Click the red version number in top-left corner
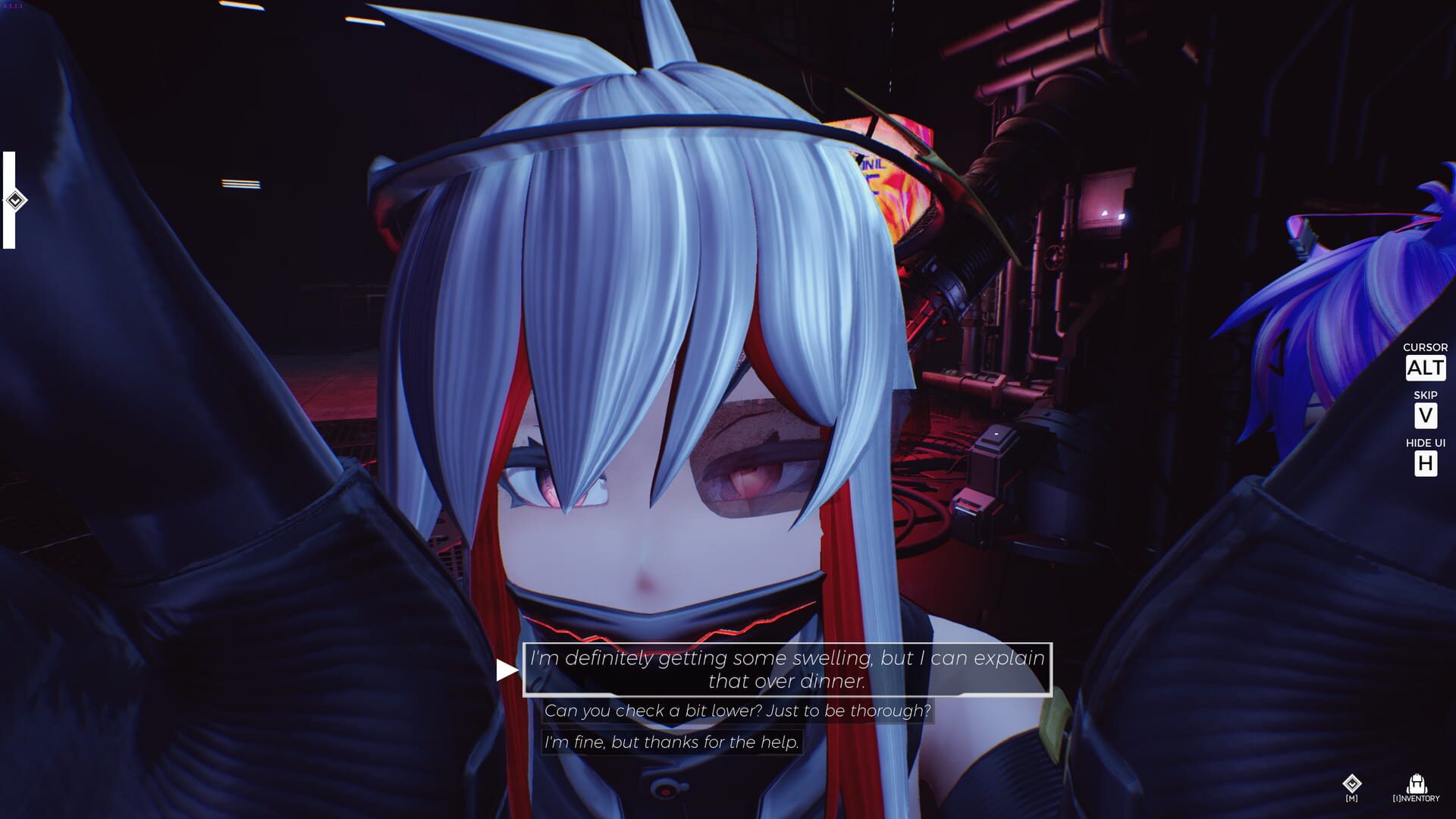This screenshot has height=819, width=1456. coord(14,6)
